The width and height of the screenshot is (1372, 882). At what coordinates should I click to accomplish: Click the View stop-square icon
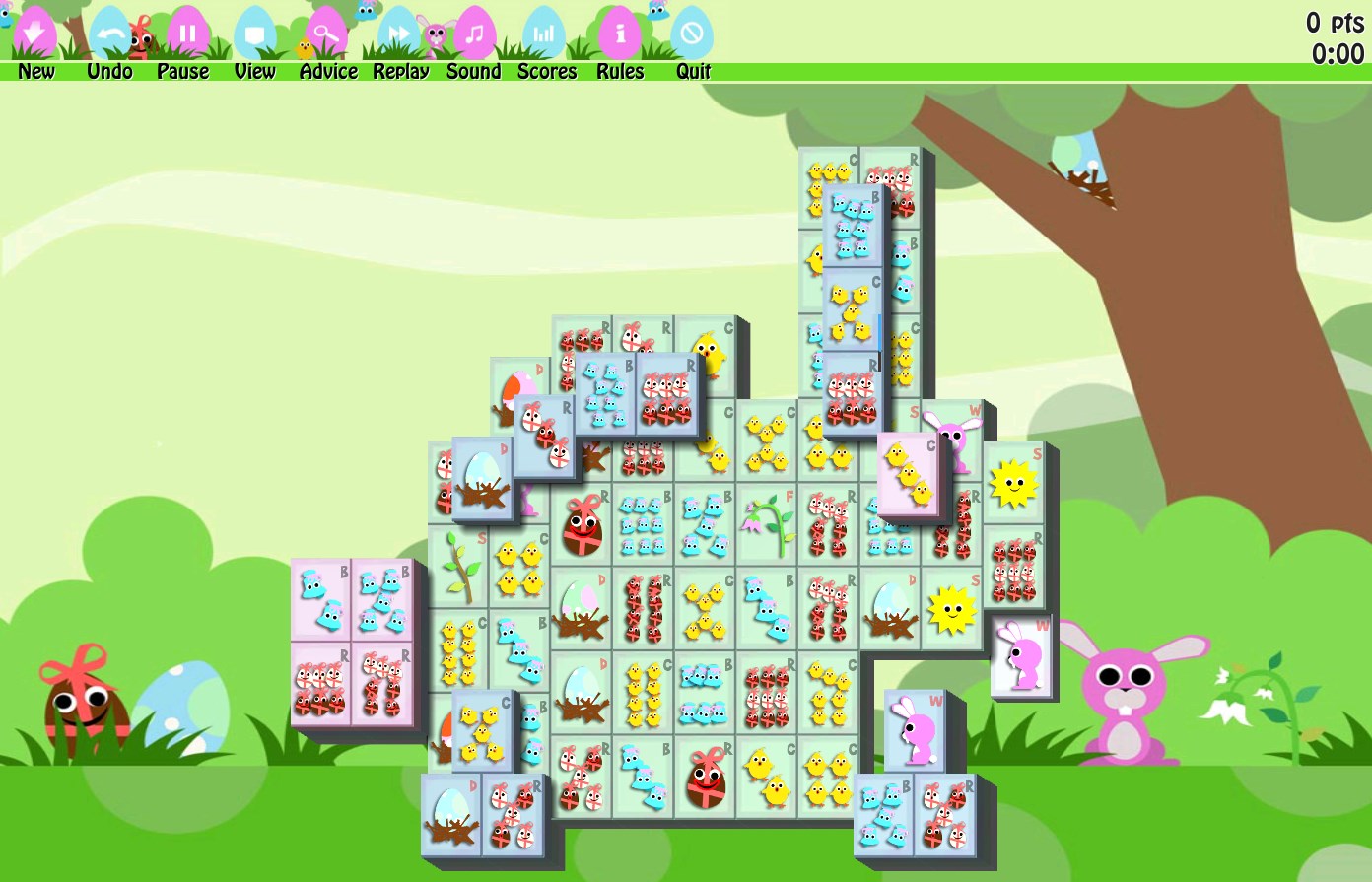click(x=254, y=33)
